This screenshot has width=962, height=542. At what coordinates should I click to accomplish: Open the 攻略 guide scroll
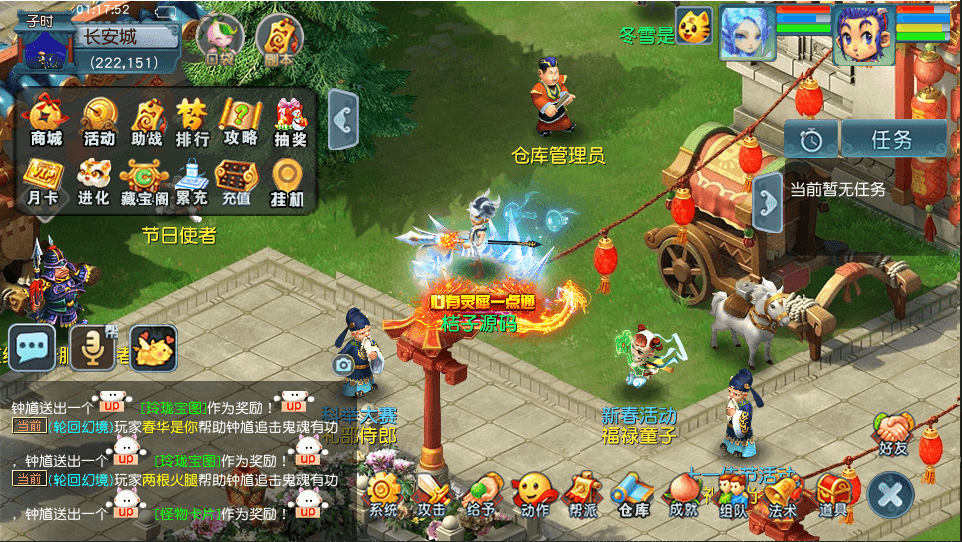(240, 121)
